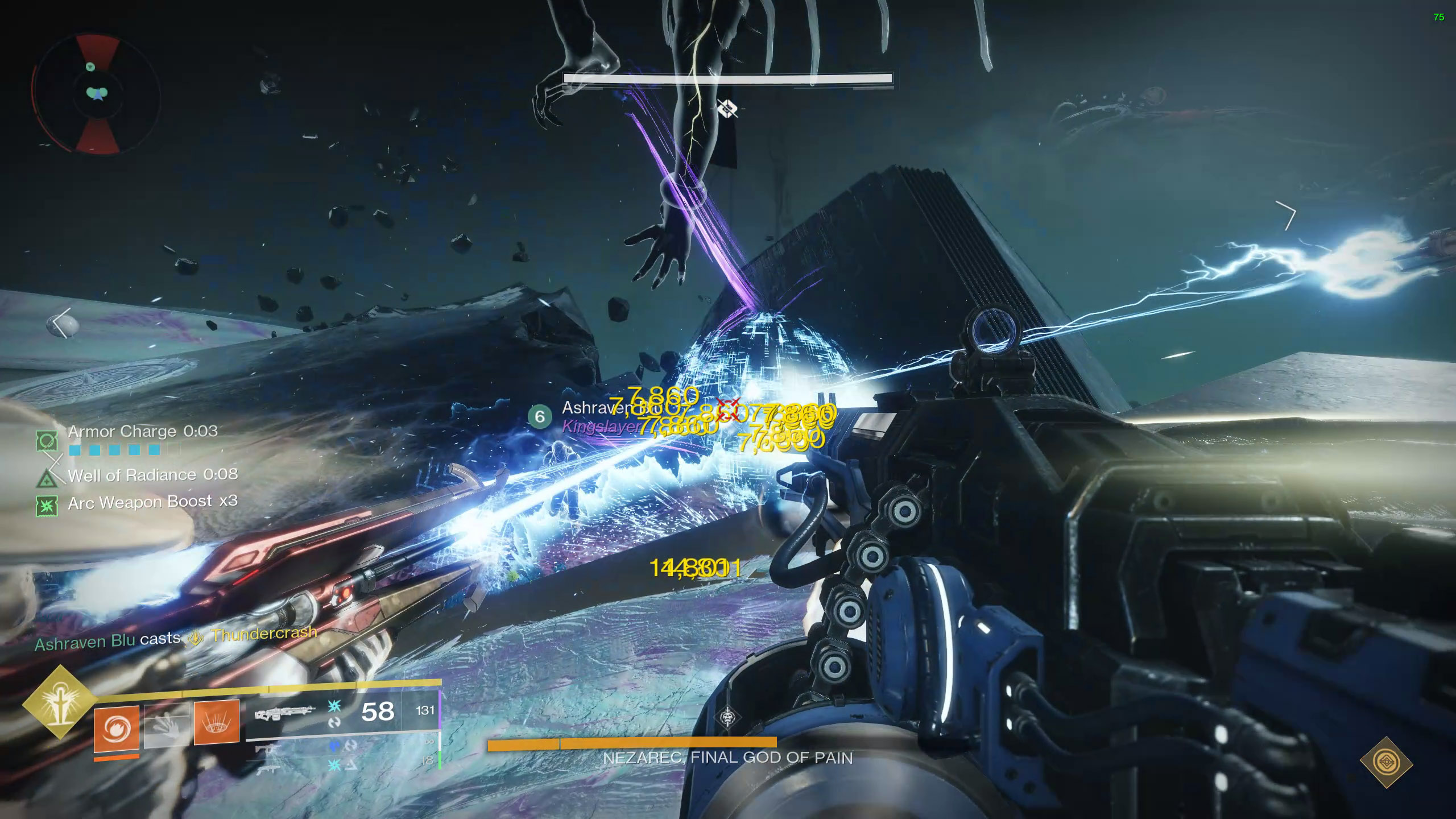Click the Arc Weapon Boost buff icon
Screen dimensions: 1456x819
(x=46, y=506)
